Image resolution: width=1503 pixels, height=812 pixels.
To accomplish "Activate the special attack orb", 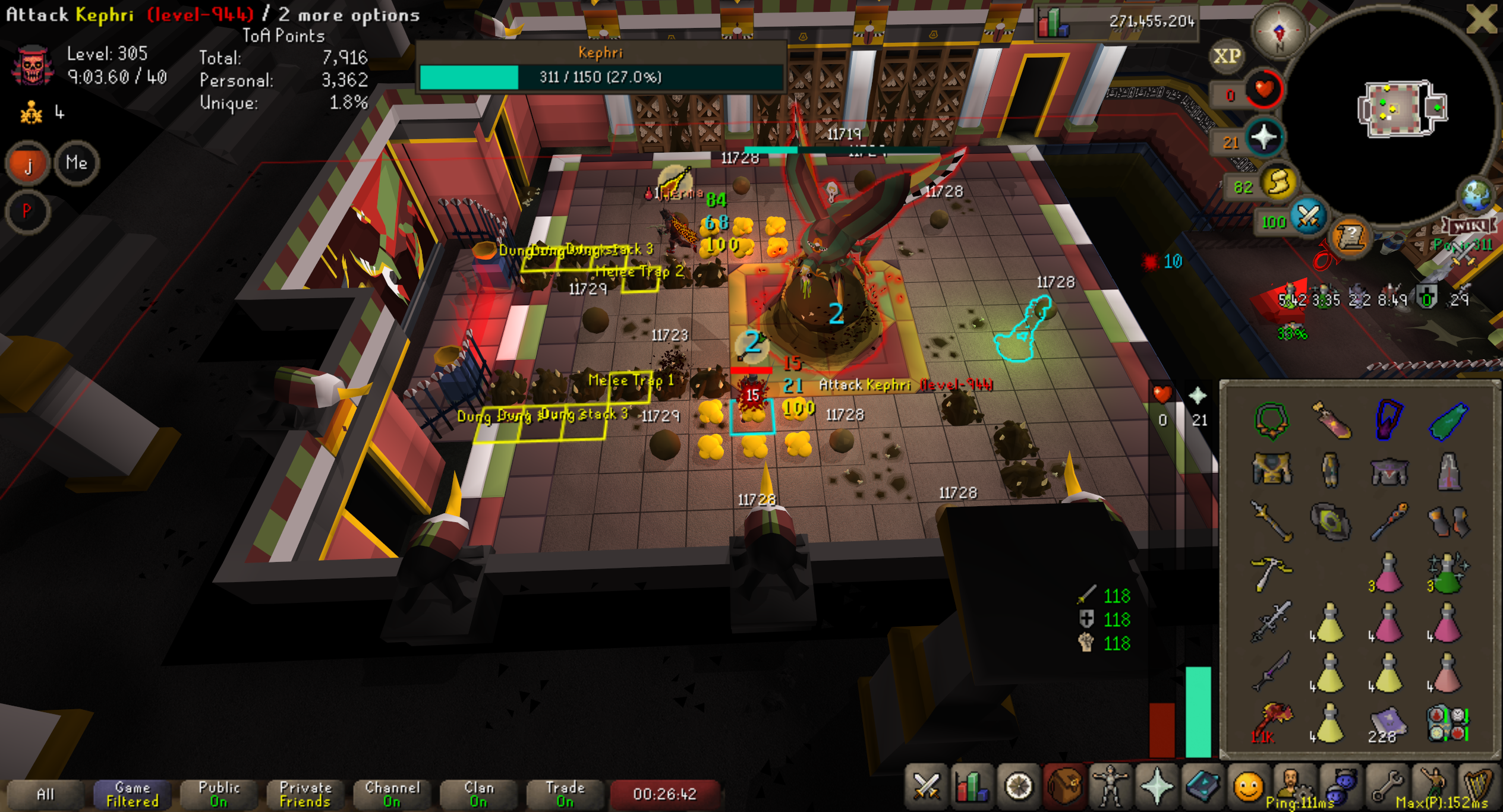I will click(1309, 218).
